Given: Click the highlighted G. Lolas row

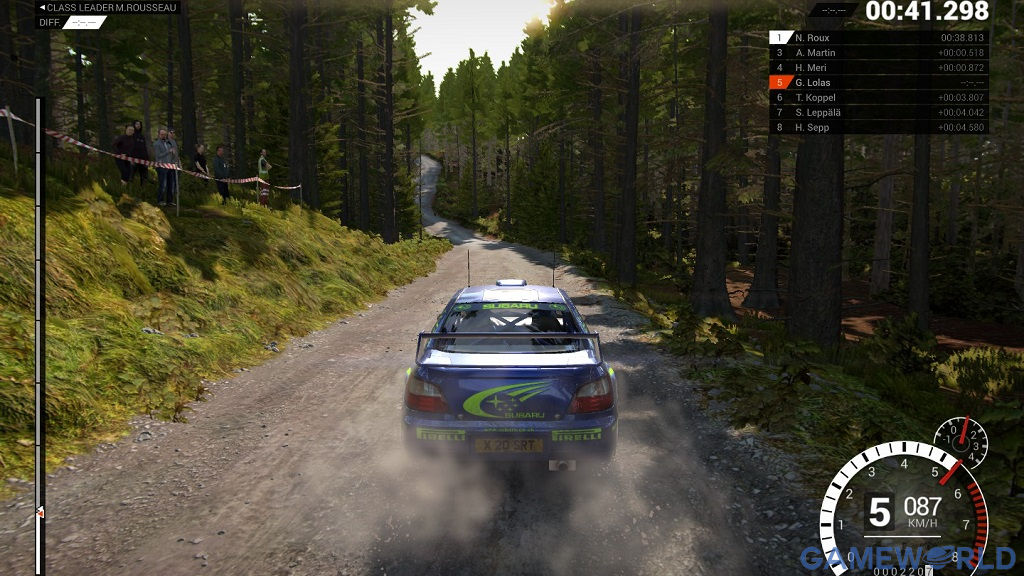Looking at the screenshot, I should [x=878, y=82].
